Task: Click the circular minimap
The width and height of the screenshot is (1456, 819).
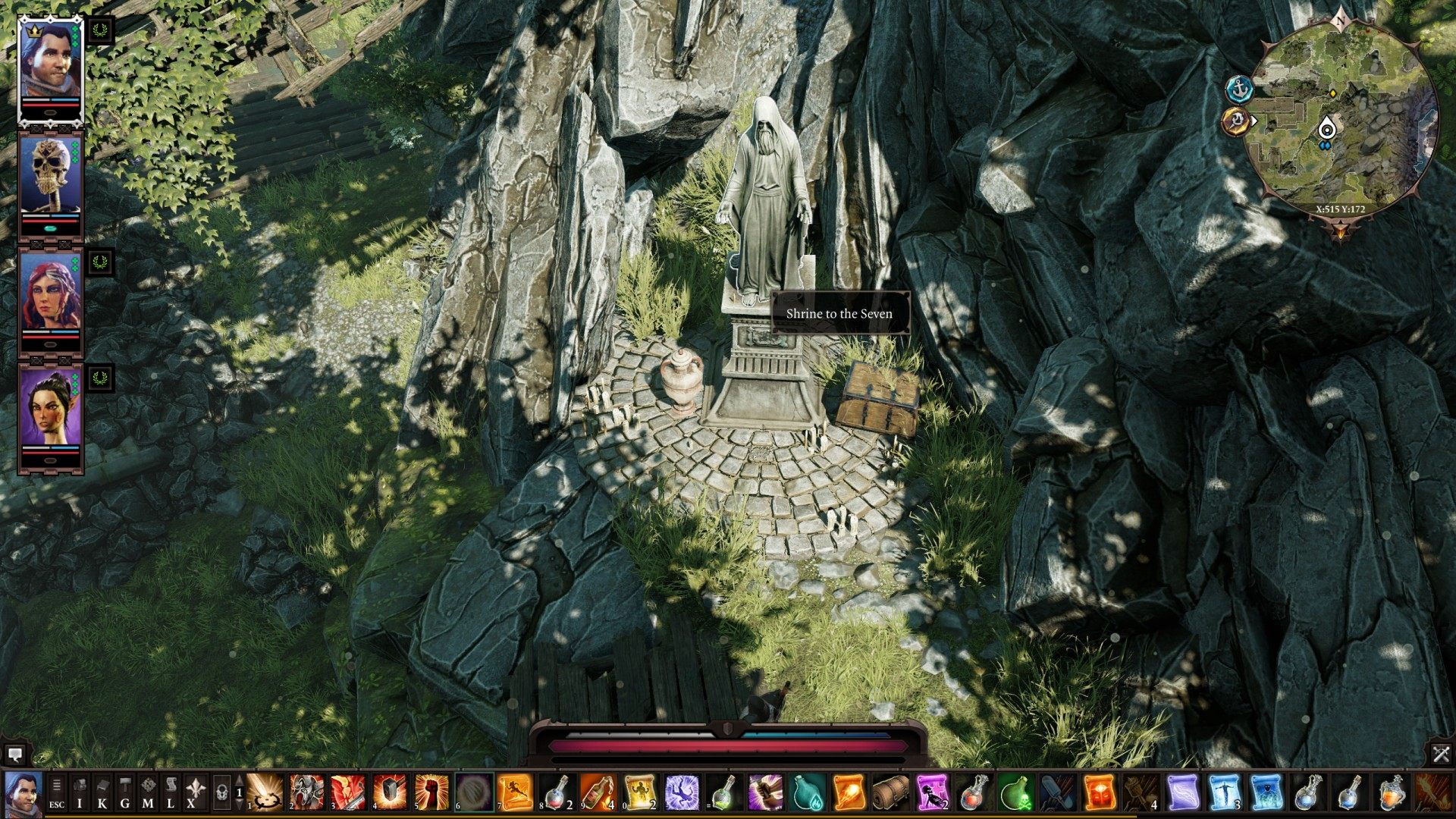Action: 1341,121
